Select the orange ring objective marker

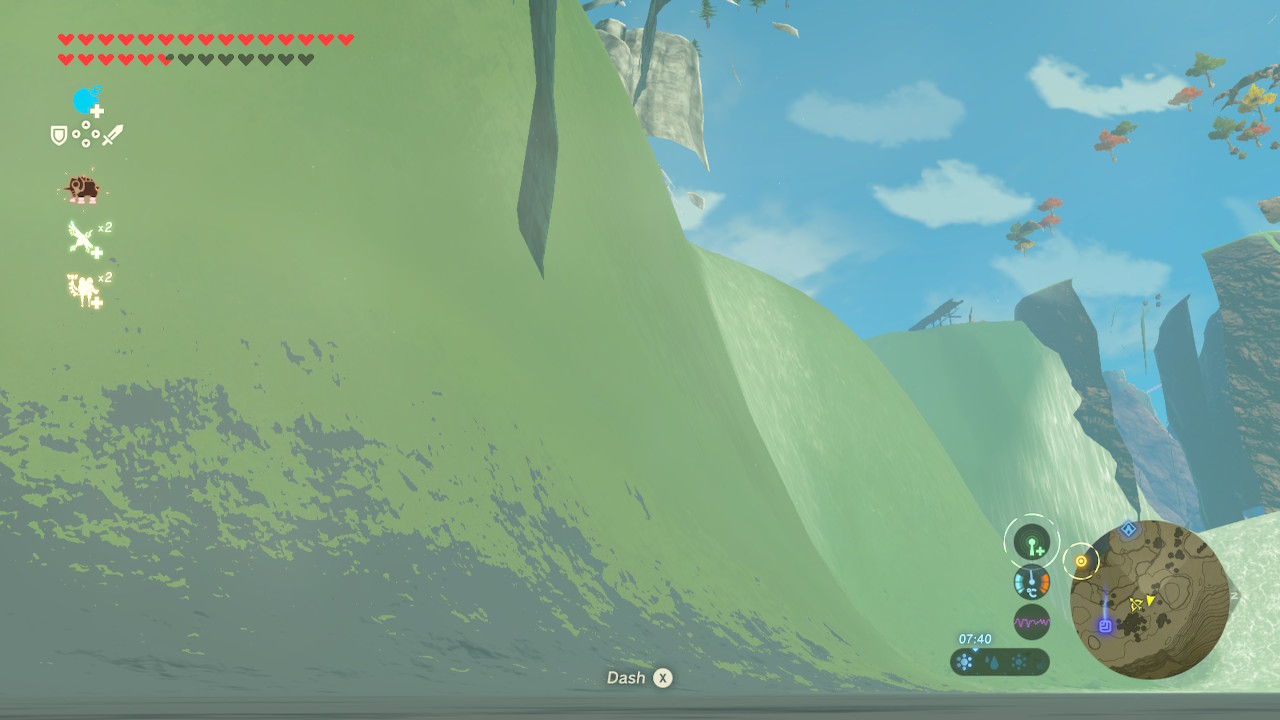tap(1080, 562)
